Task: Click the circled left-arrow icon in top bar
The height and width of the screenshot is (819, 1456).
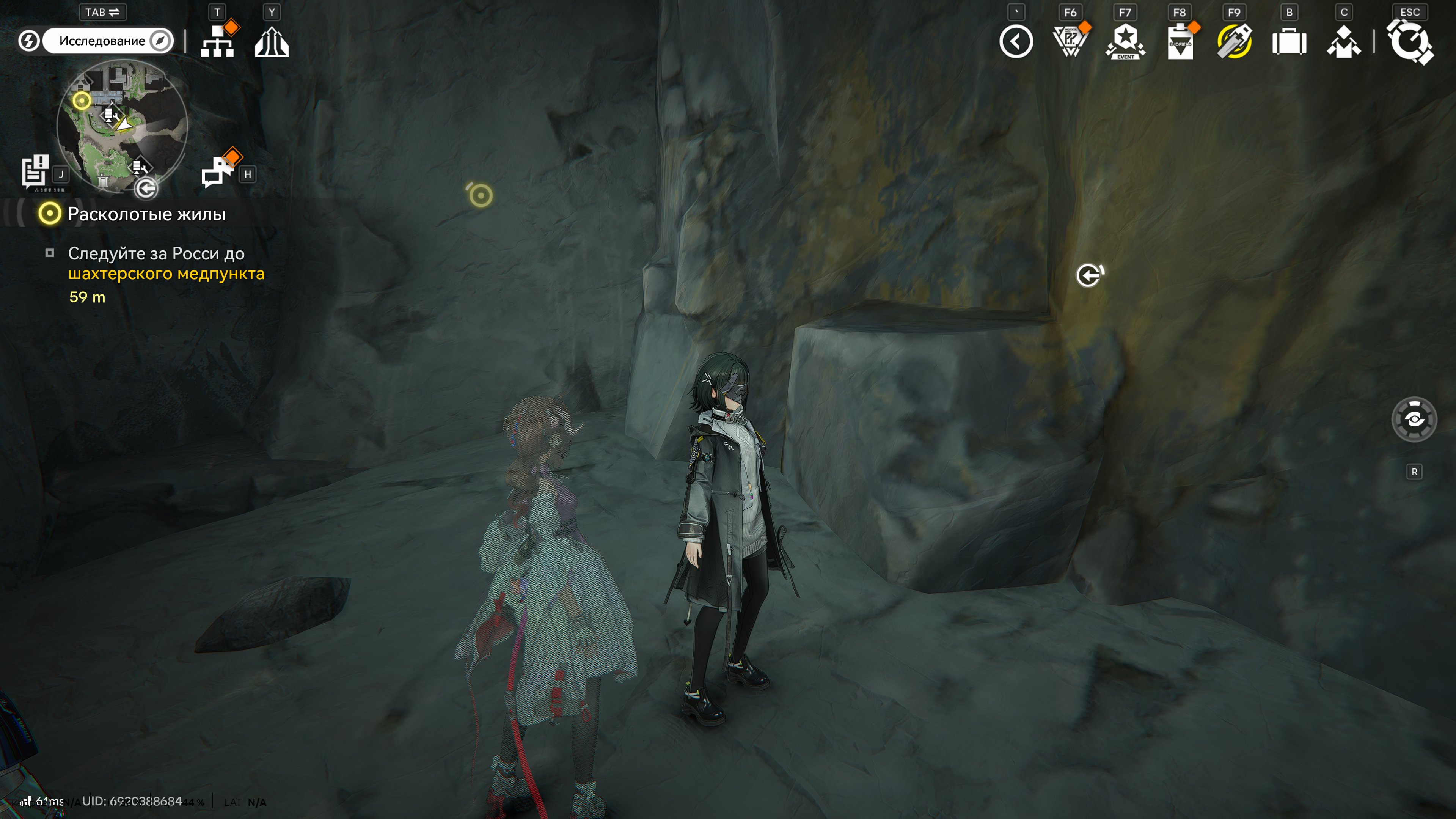Action: (1016, 42)
